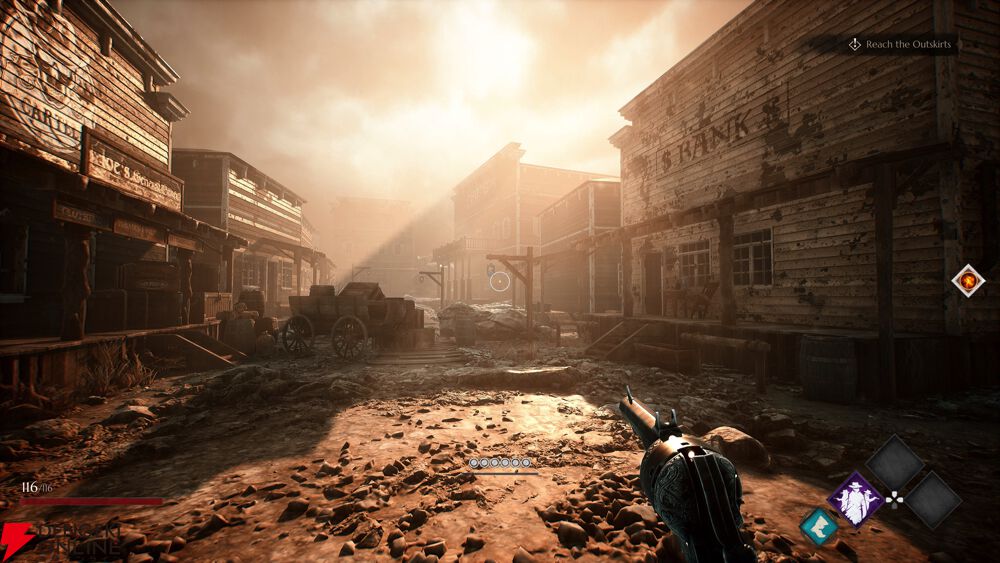The width and height of the screenshot is (1000, 563).
Task: Use the teal boot dash ability
Action: click(x=819, y=527)
